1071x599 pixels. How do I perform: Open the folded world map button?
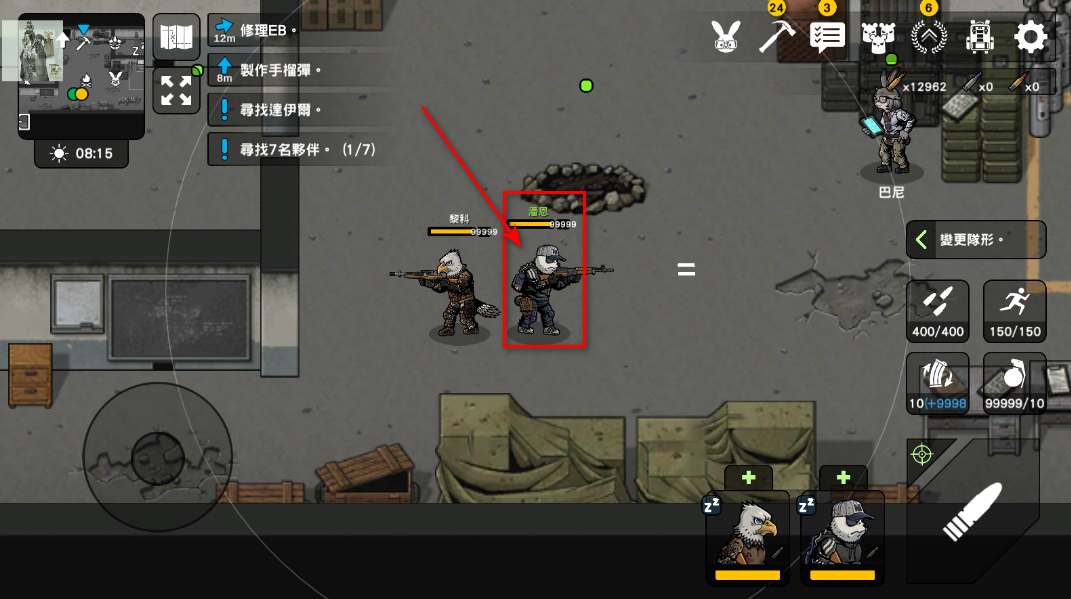tap(176, 37)
